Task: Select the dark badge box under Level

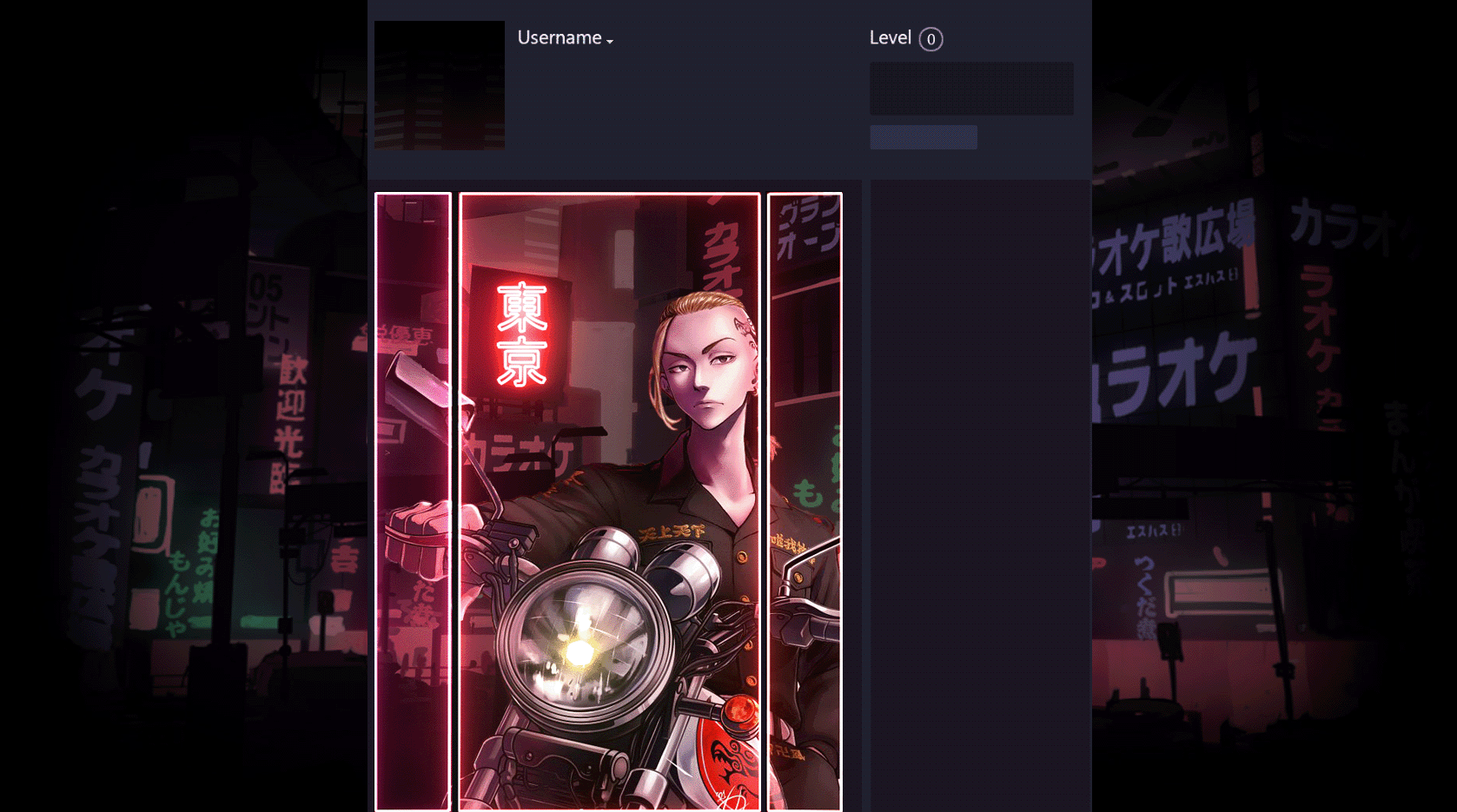Action: (x=971, y=88)
